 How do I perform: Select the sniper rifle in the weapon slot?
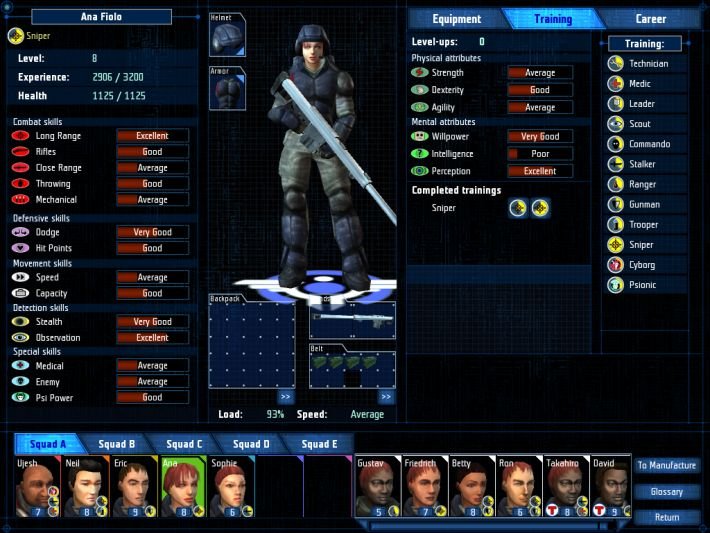coord(352,320)
